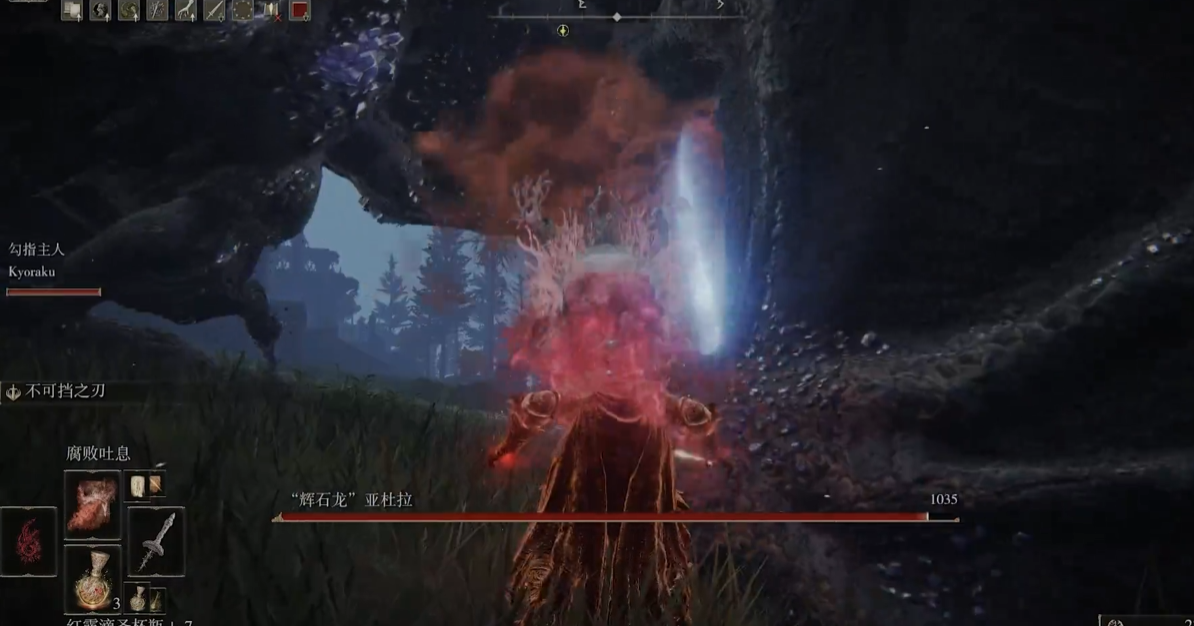Click the status icon marked with red X
This screenshot has height=626, width=1194.
271,11
